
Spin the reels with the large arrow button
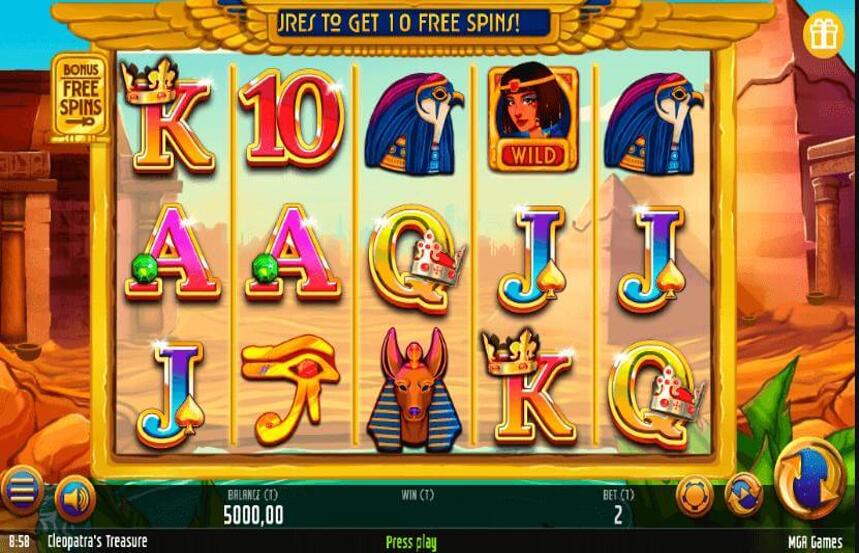[809, 477]
